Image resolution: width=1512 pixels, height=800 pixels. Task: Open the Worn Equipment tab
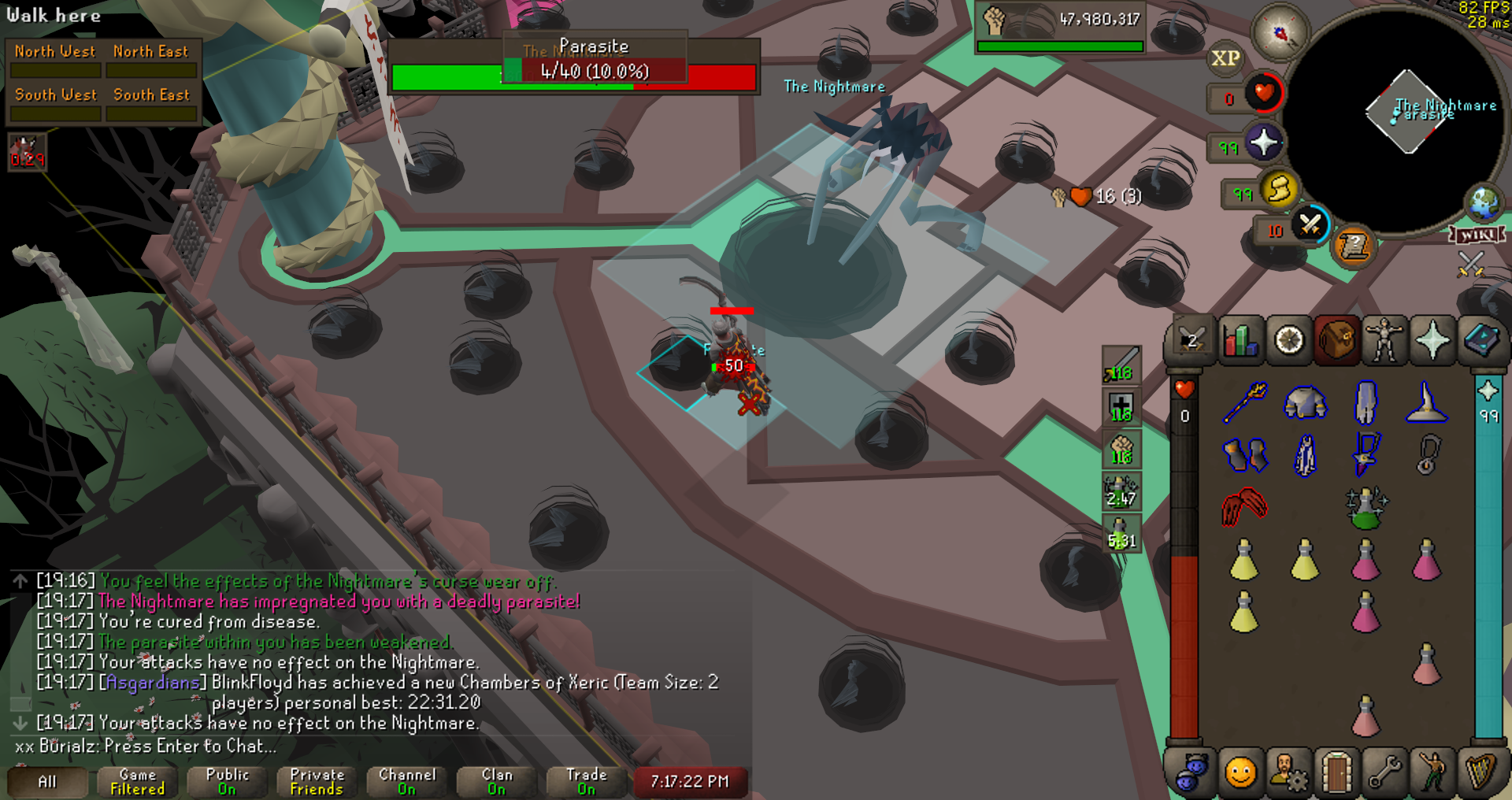click(x=1384, y=341)
